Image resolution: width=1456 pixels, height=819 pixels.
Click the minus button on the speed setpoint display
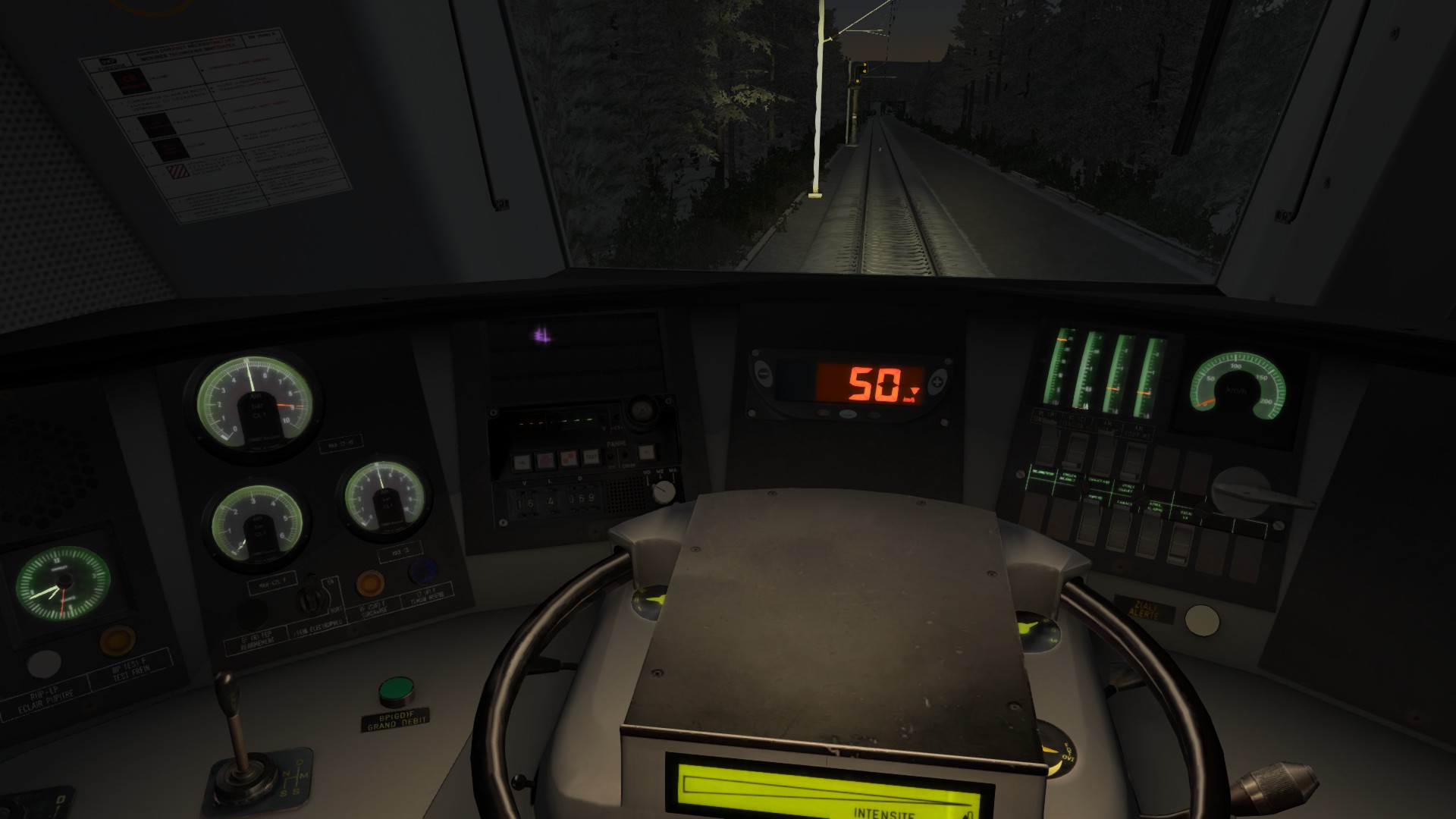(x=762, y=374)
